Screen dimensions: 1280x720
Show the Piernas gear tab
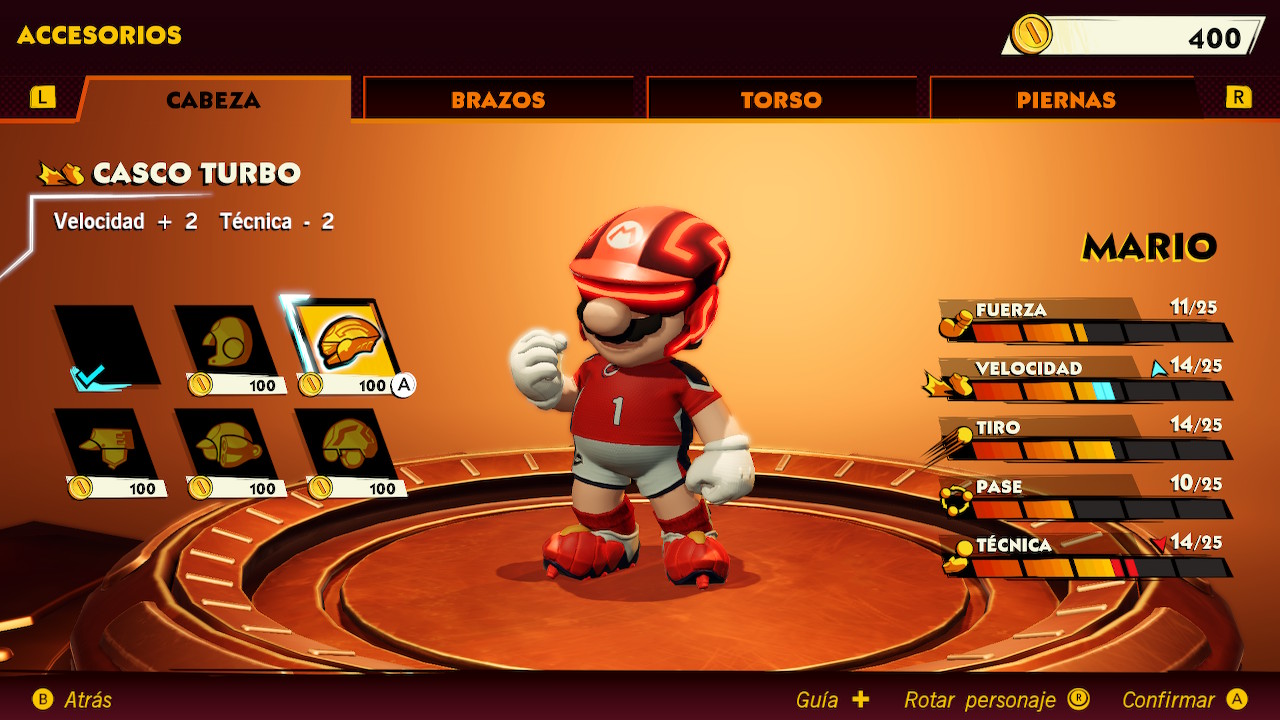click(1065, 100)
